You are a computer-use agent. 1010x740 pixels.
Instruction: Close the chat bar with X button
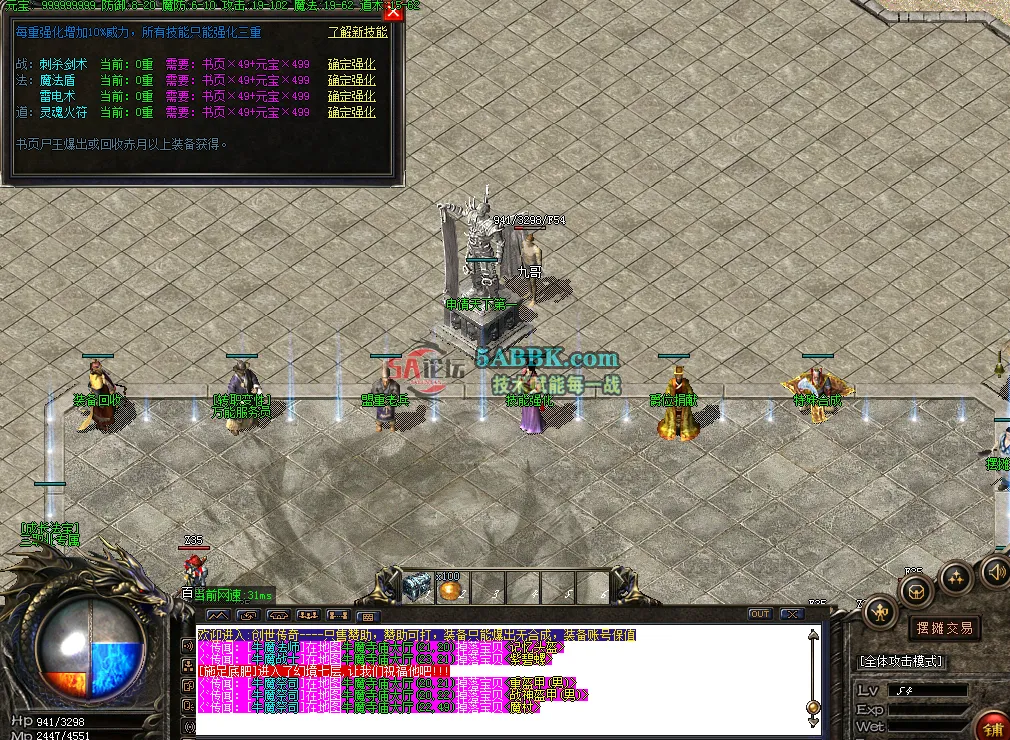click(x=792, y=614)
